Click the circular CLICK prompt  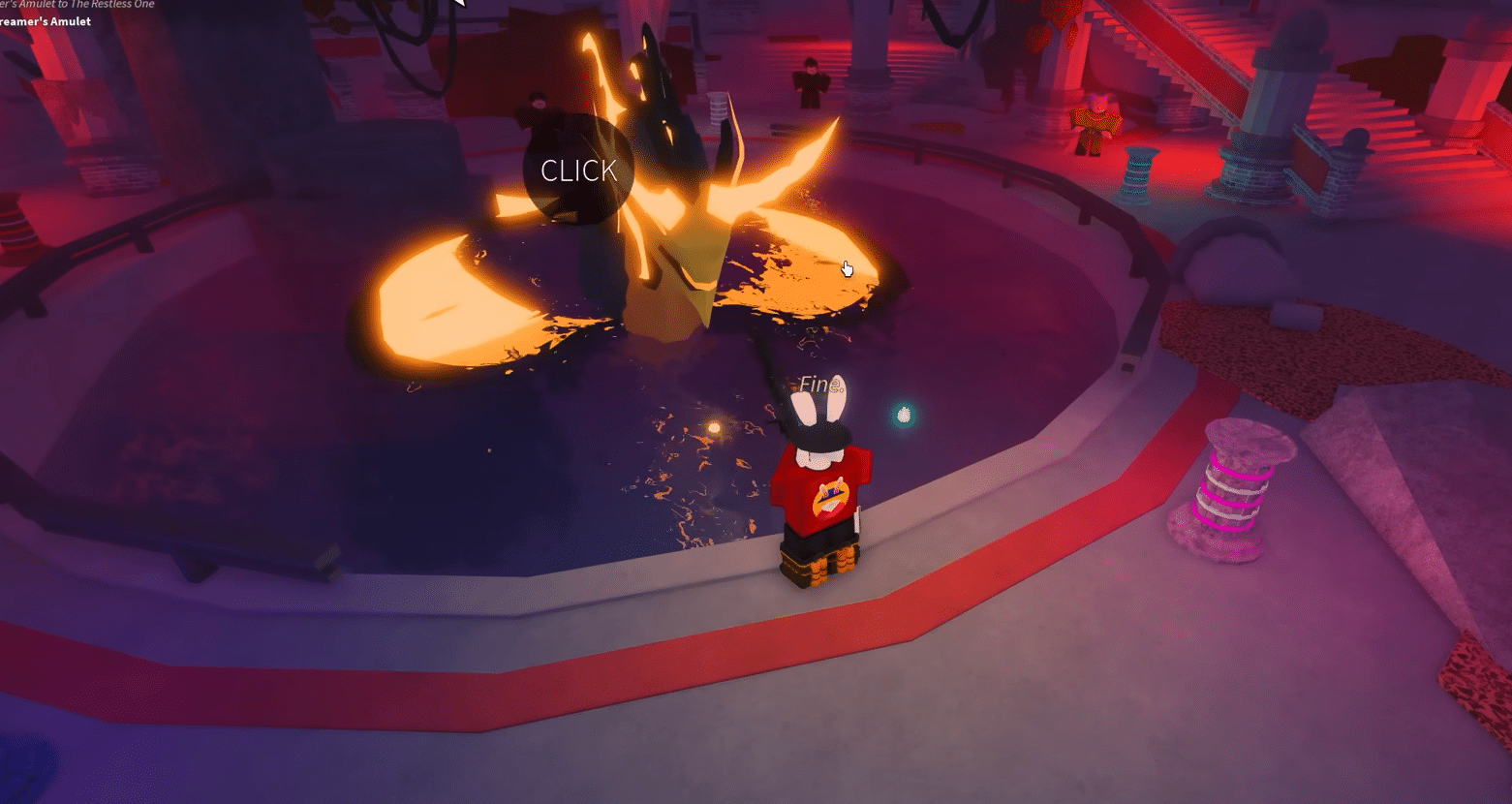(x=578, y=170)
